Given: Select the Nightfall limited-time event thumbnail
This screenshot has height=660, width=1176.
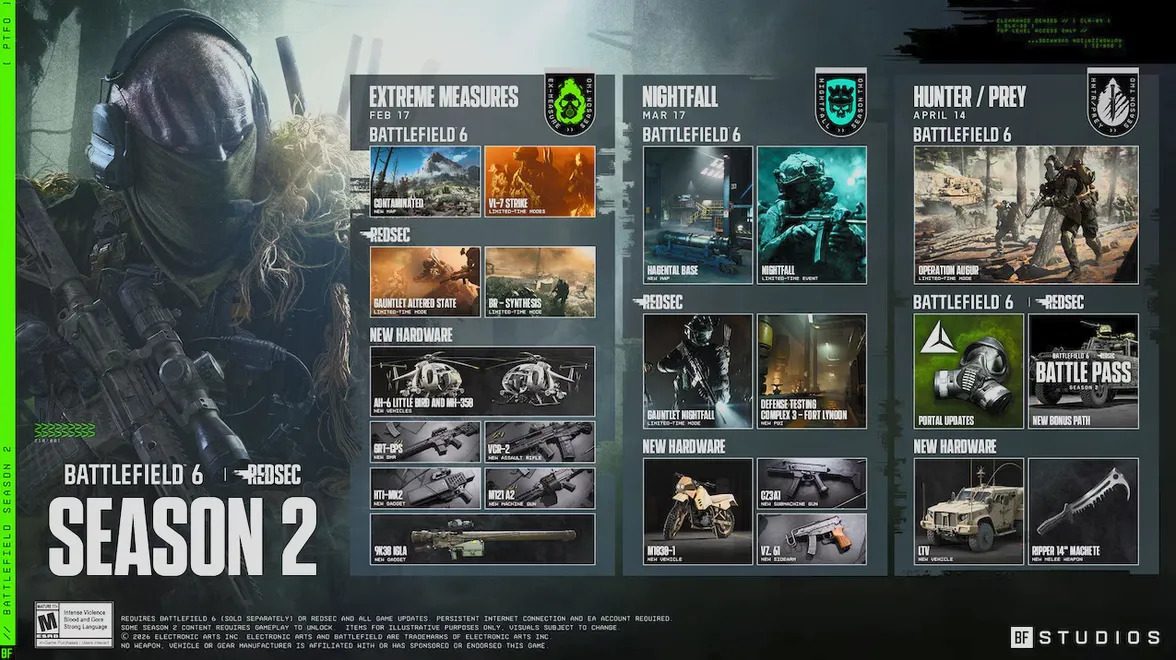Looking at the screenshot, I should 812,215.
